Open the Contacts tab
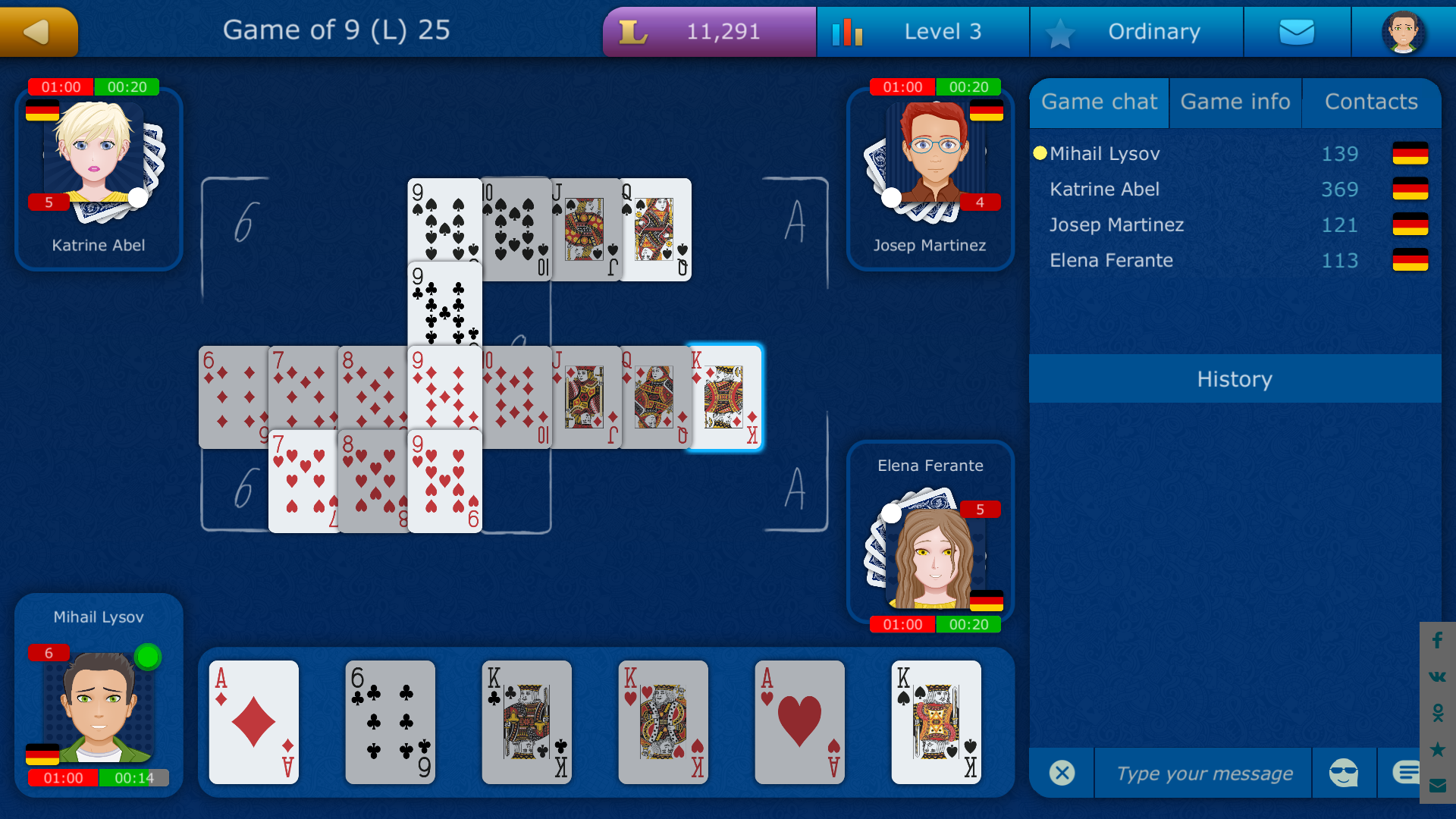The height and width of the screenshot is (819, 1456). point(1371,102)
